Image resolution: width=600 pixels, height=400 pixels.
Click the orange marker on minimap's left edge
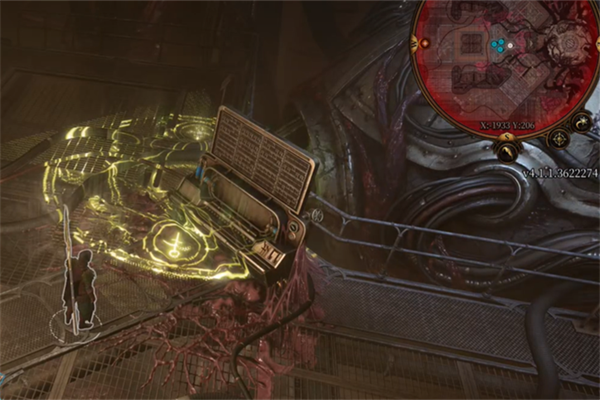(427, 44)
